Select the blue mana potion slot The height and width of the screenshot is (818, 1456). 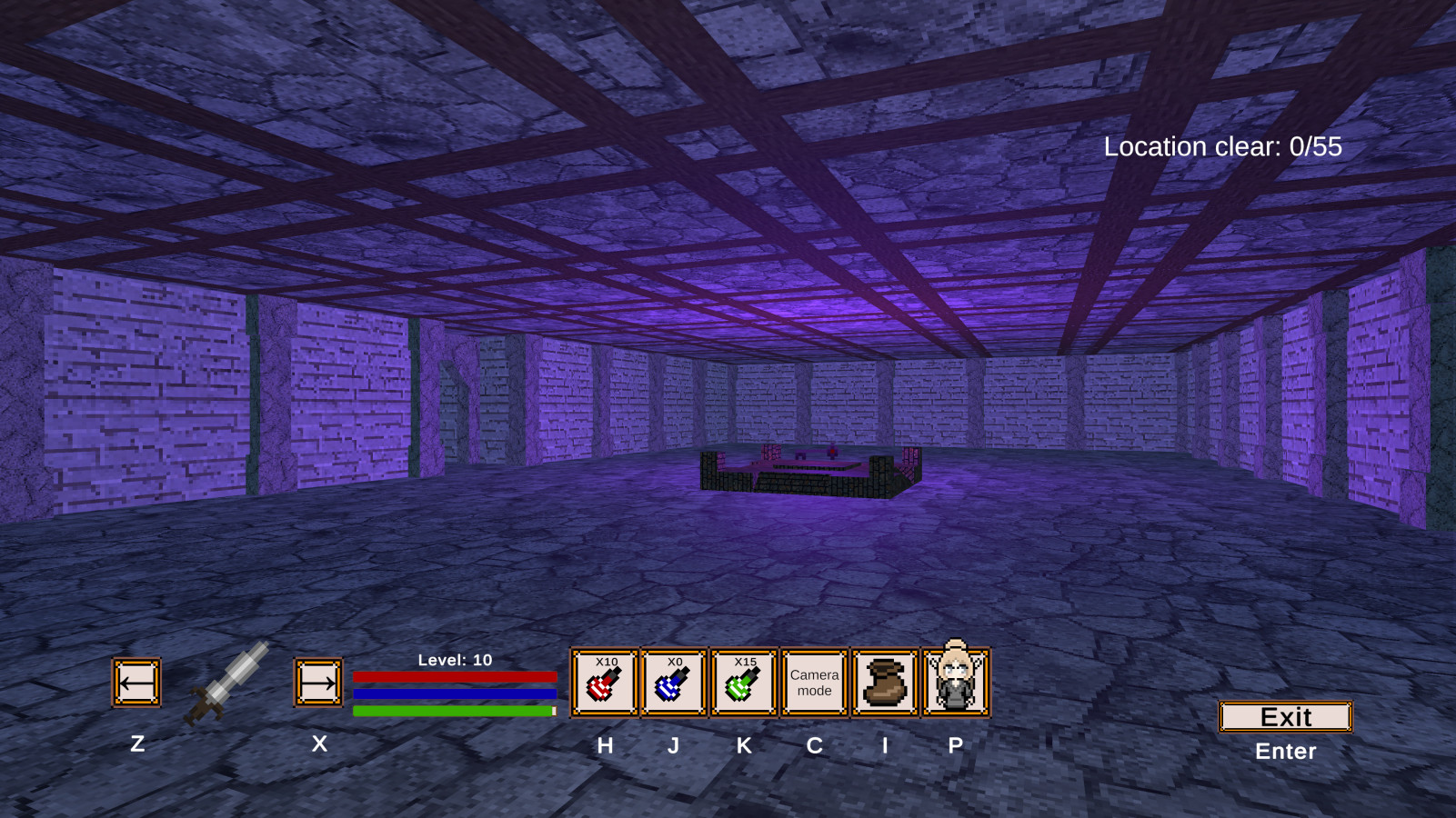coord(674,683)
